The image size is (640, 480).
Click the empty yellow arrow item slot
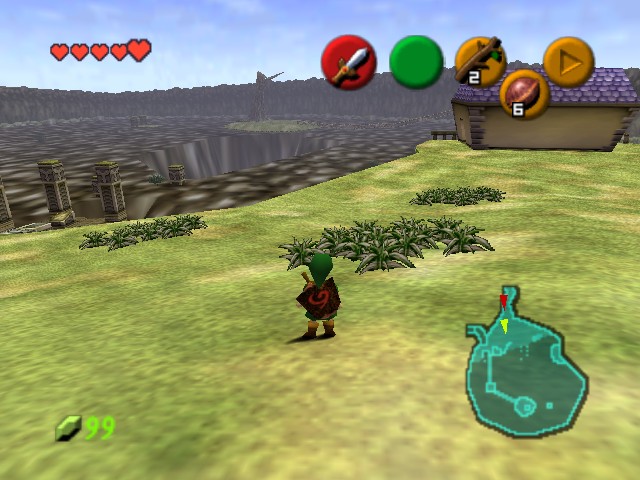568,62
